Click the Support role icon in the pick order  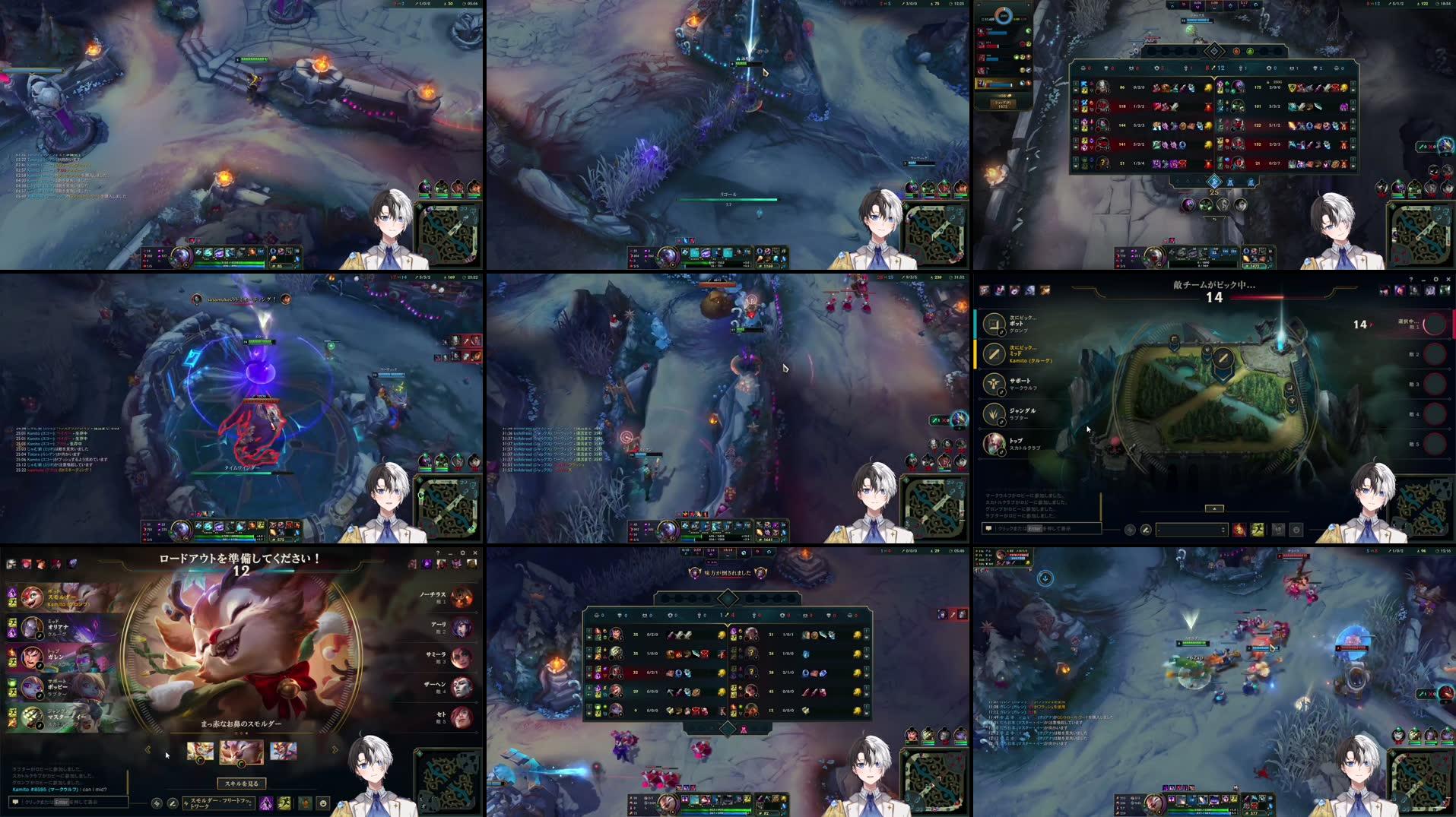pyautogui.click(x=994, y=385)
